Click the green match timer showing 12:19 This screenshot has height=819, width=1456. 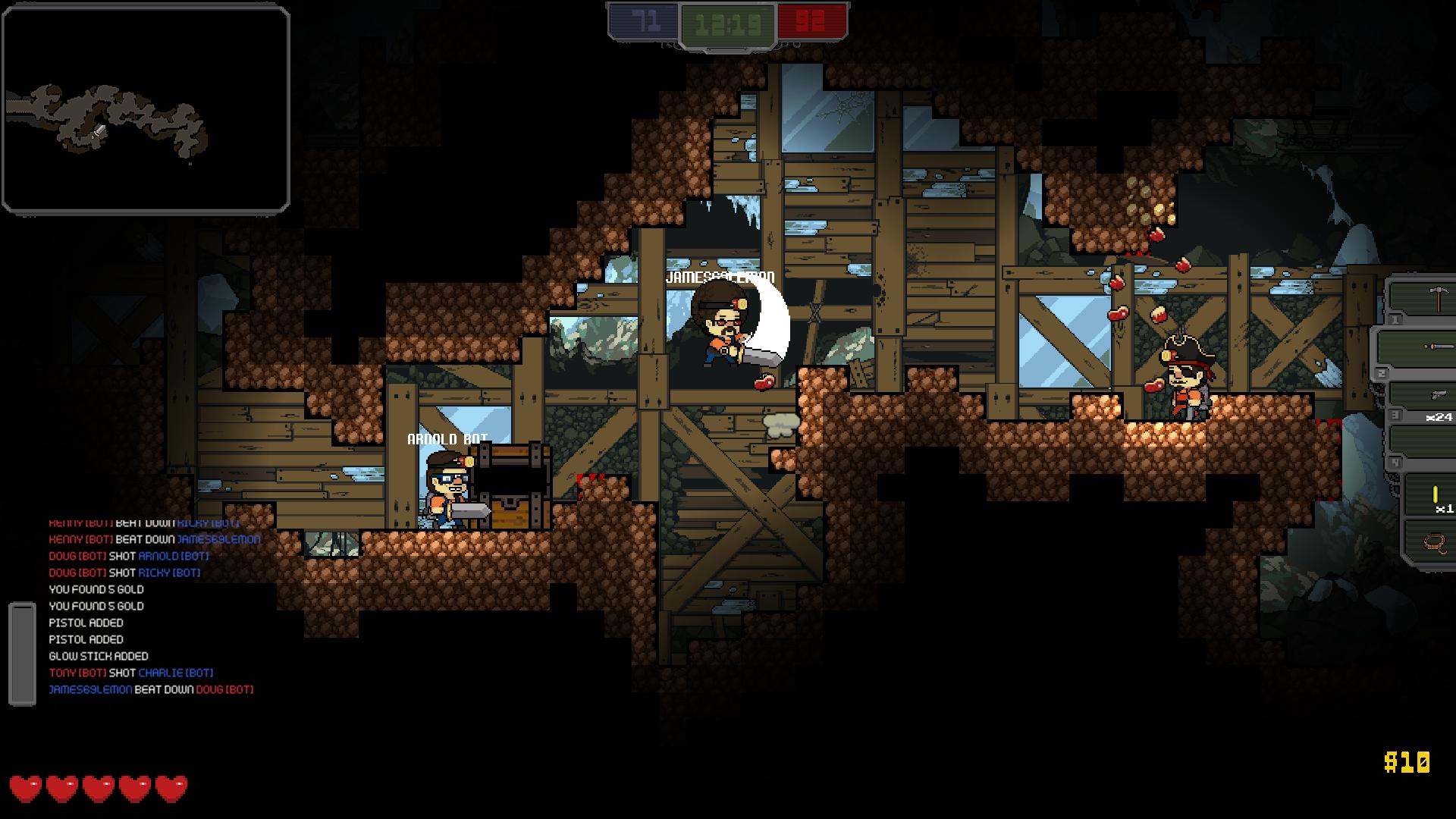tap(728, 23)
